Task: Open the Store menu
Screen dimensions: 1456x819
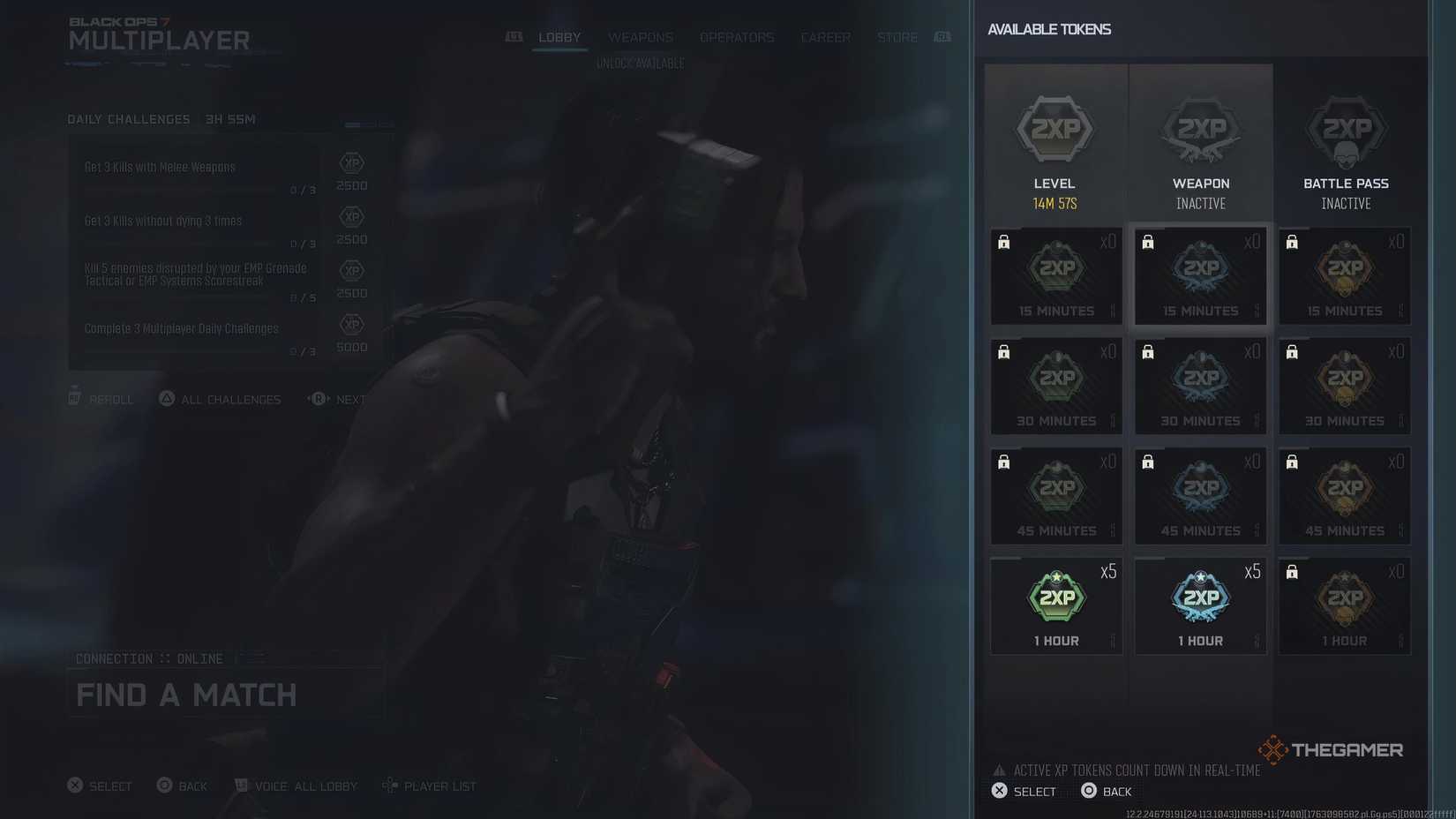Action: pos(897,37)
